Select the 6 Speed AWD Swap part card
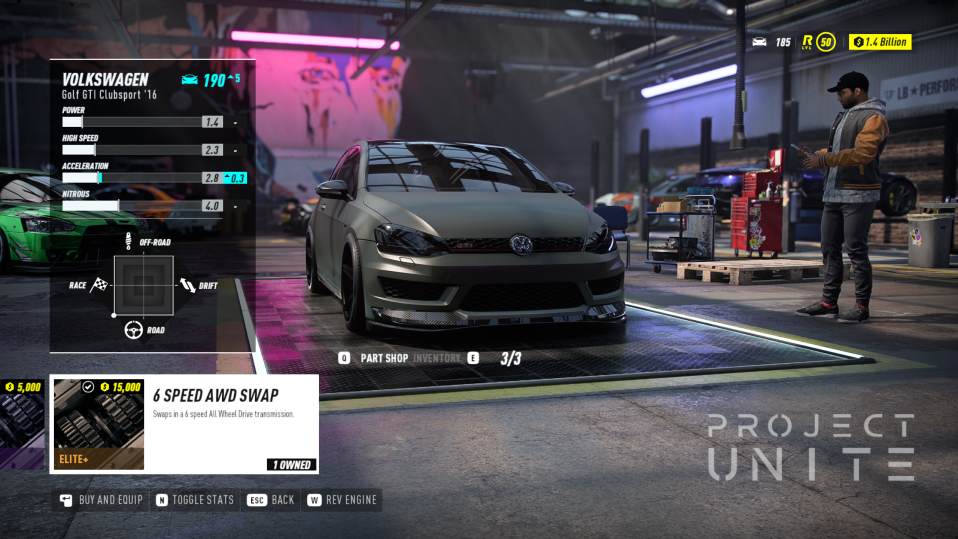The width and height of the screenshot is (958, 539). 184,423
